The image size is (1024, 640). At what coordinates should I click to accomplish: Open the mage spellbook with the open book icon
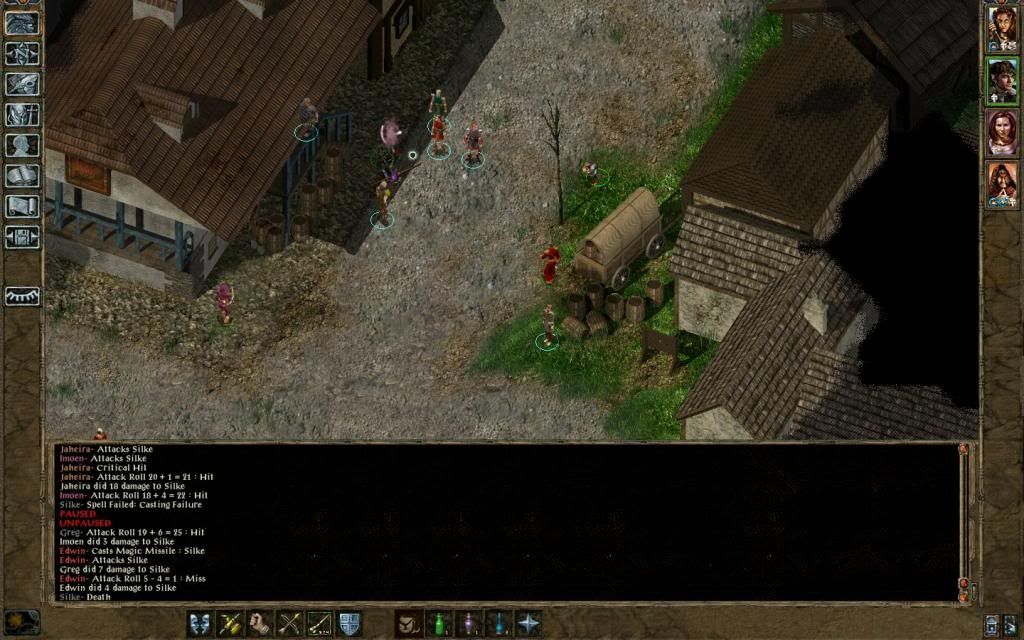[x=22, y=176]
